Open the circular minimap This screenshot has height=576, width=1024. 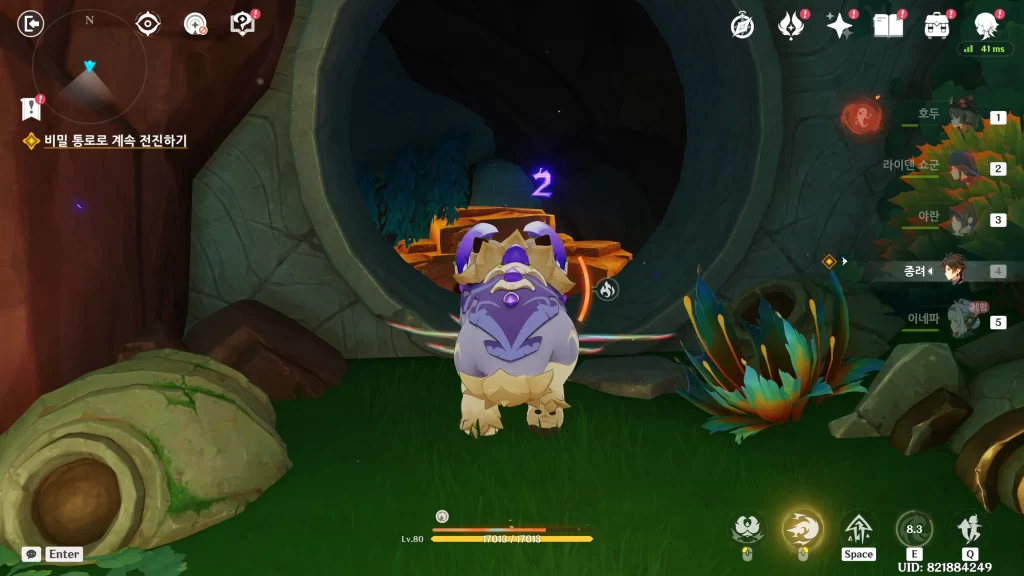[x=89, y=67]
